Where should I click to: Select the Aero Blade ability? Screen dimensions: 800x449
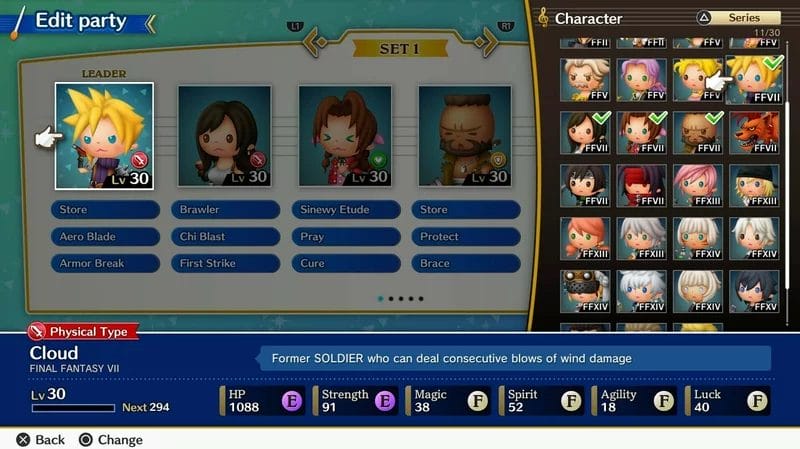click(x=105, y=237)
